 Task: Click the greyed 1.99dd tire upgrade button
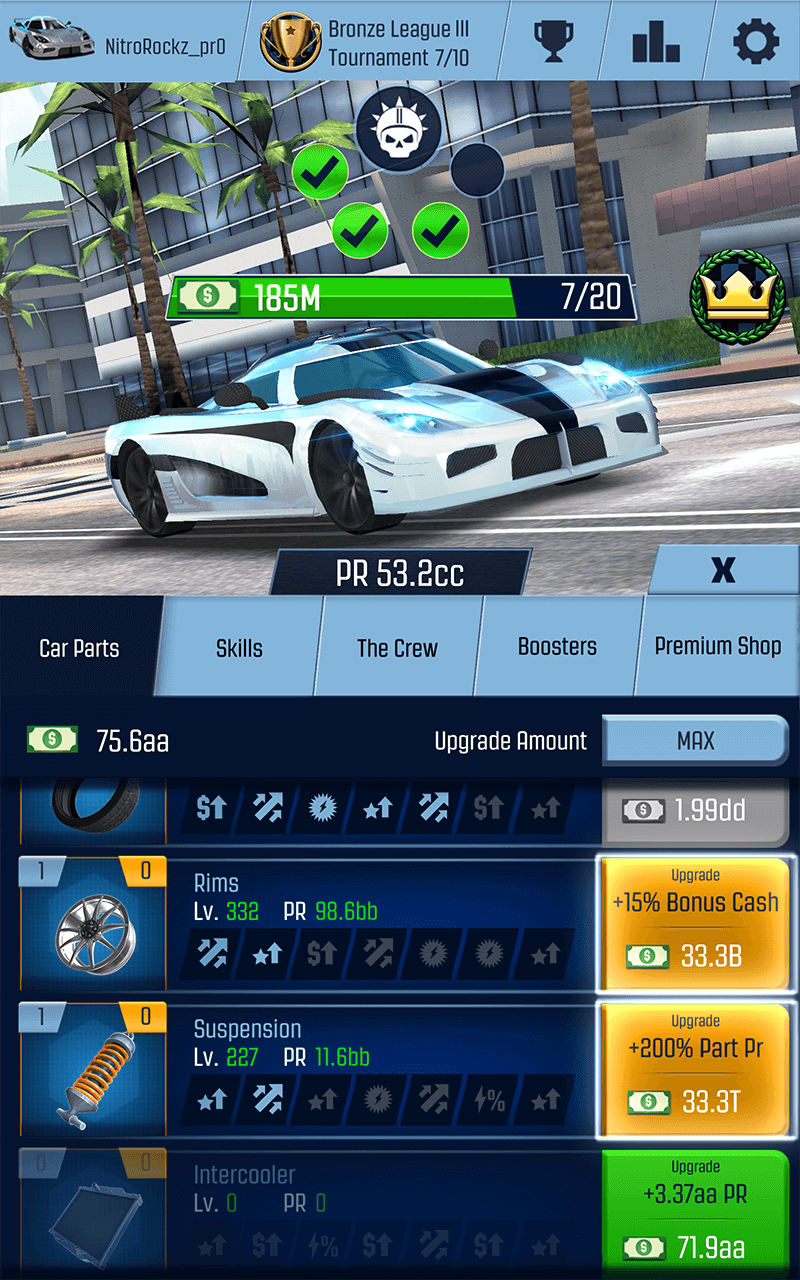[695, 810]
